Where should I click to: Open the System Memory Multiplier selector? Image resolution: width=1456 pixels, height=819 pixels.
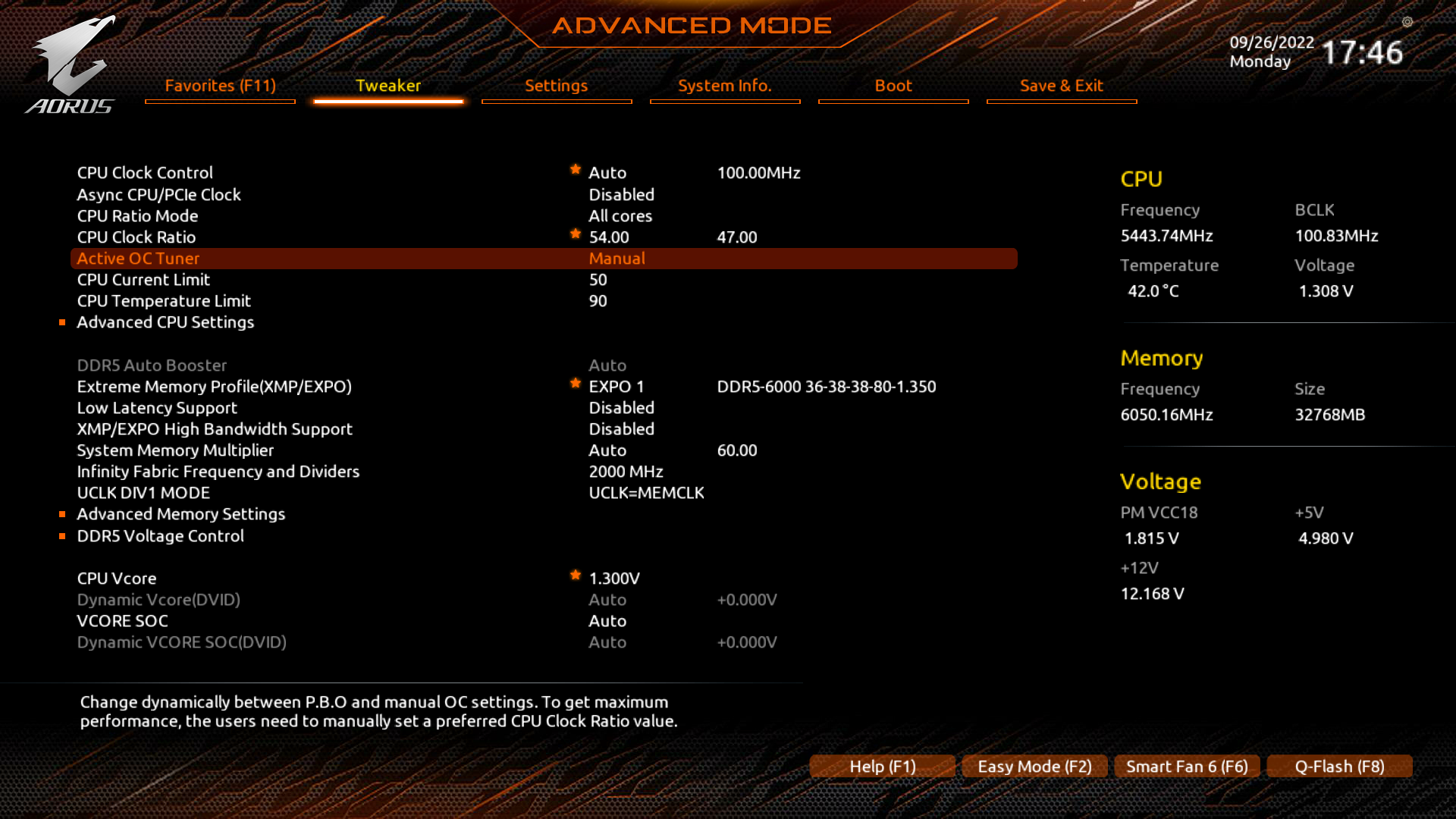(x=607, y=450)
